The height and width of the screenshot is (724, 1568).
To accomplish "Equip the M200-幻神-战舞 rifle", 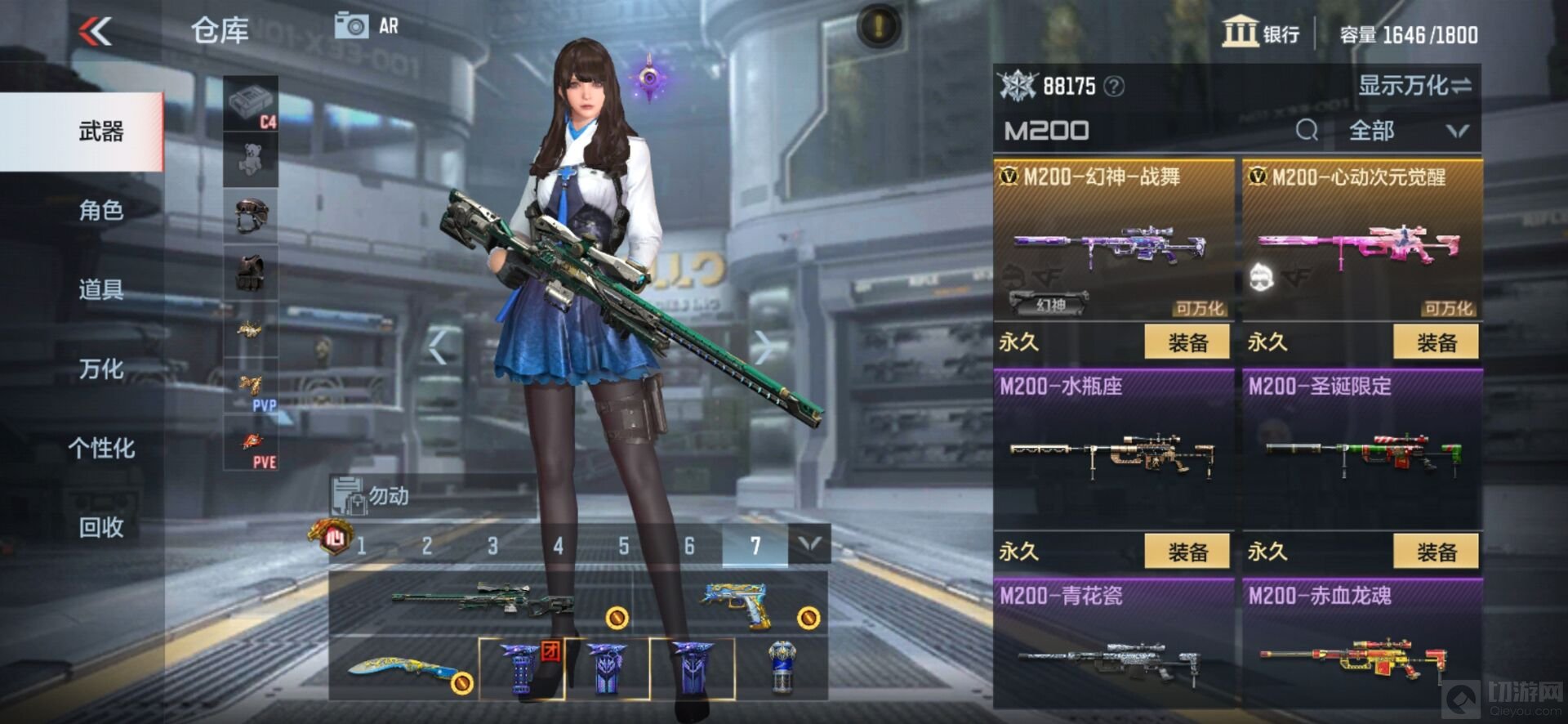I will 1187,342.
